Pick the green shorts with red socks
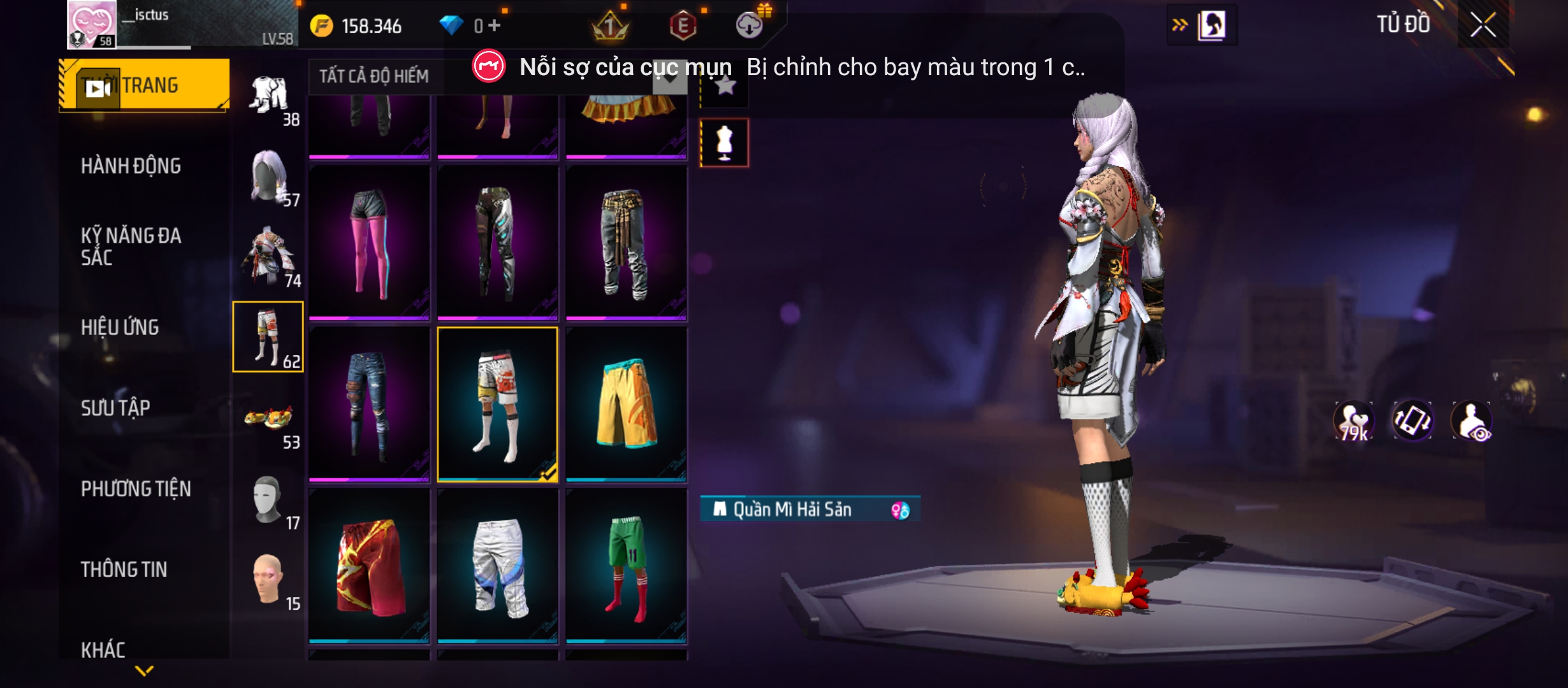Viewport: 1568px width, 688px height. (626, 566)
